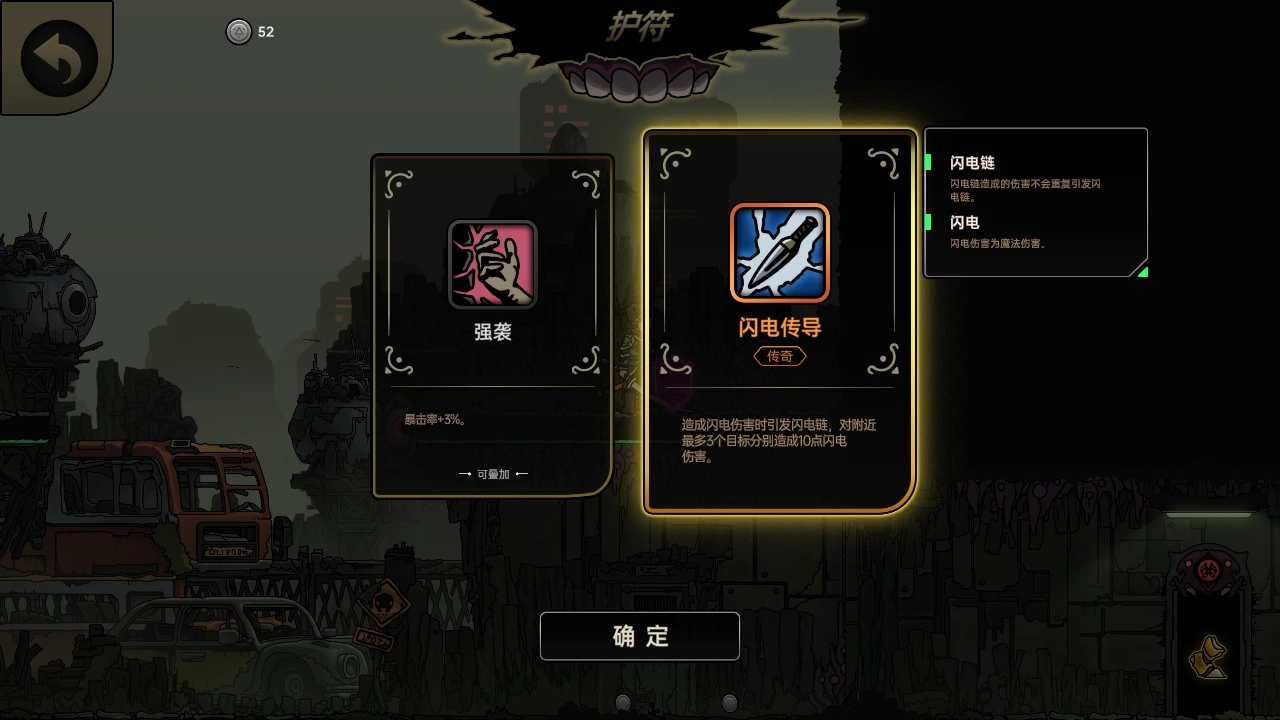1280x720 pixels.
Task: Click the coin currency icon beside 52
Action: [x=237, y=32]
